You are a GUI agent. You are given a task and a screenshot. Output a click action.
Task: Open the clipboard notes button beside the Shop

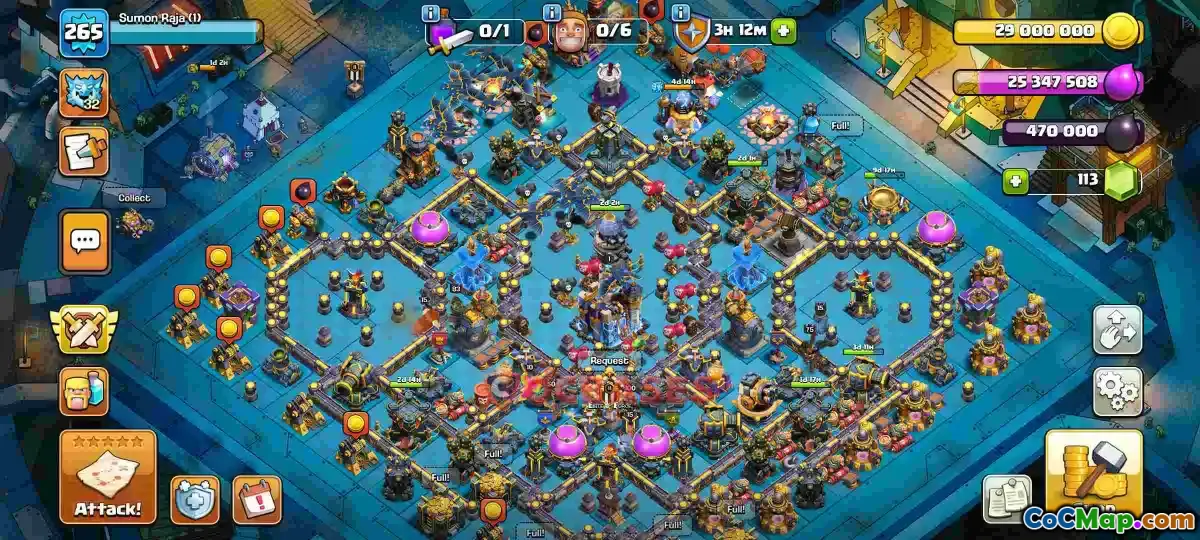pos(1007,498)
